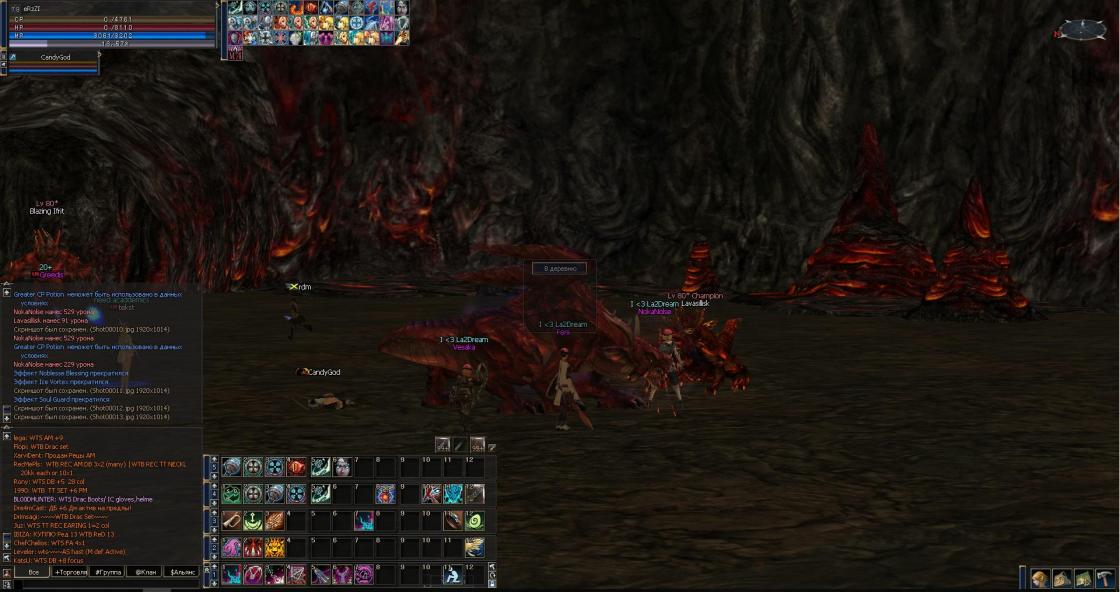Activate the green spiral skill on hotbar 3

(x=474, y=521)
